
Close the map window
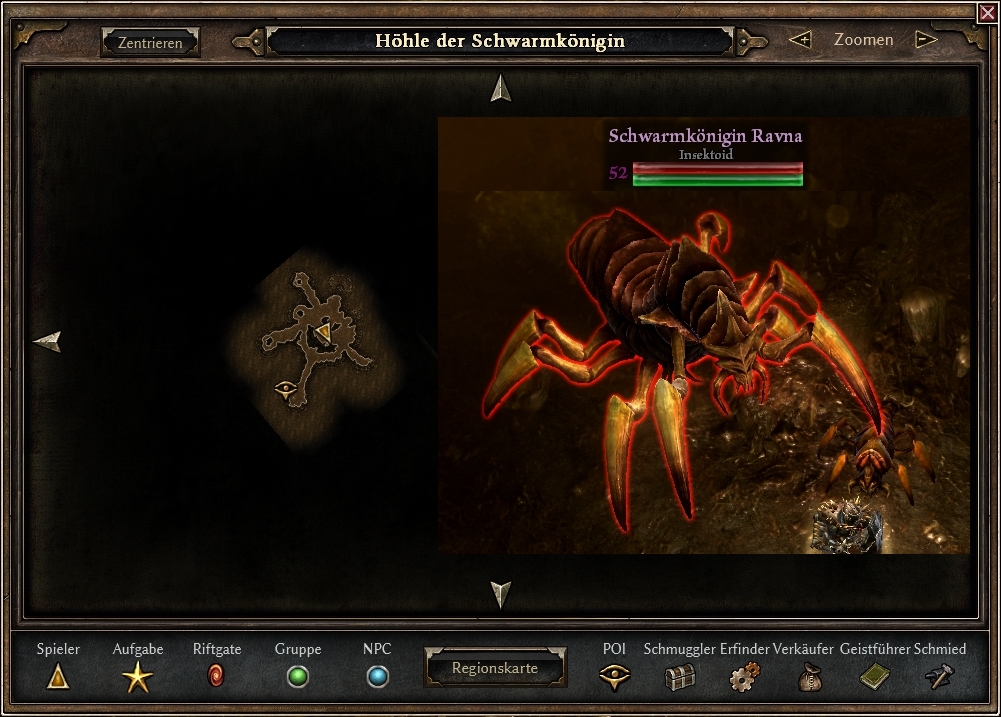[x=987, y=12]
